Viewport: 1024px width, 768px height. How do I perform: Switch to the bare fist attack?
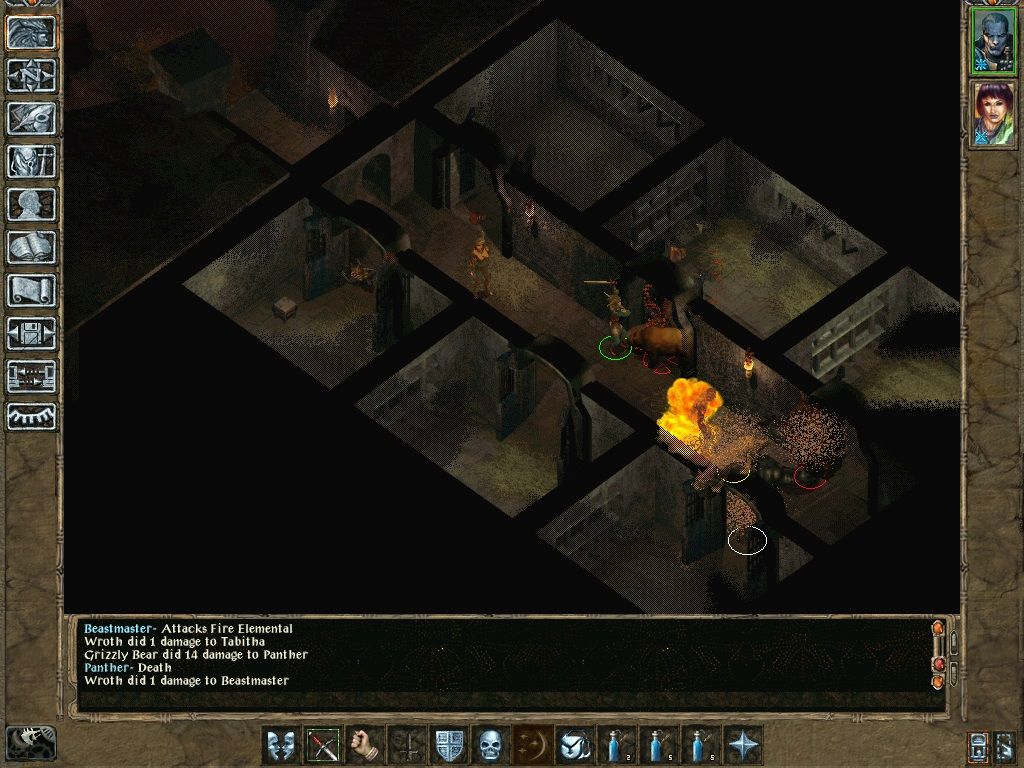click(x=365, y=745)
